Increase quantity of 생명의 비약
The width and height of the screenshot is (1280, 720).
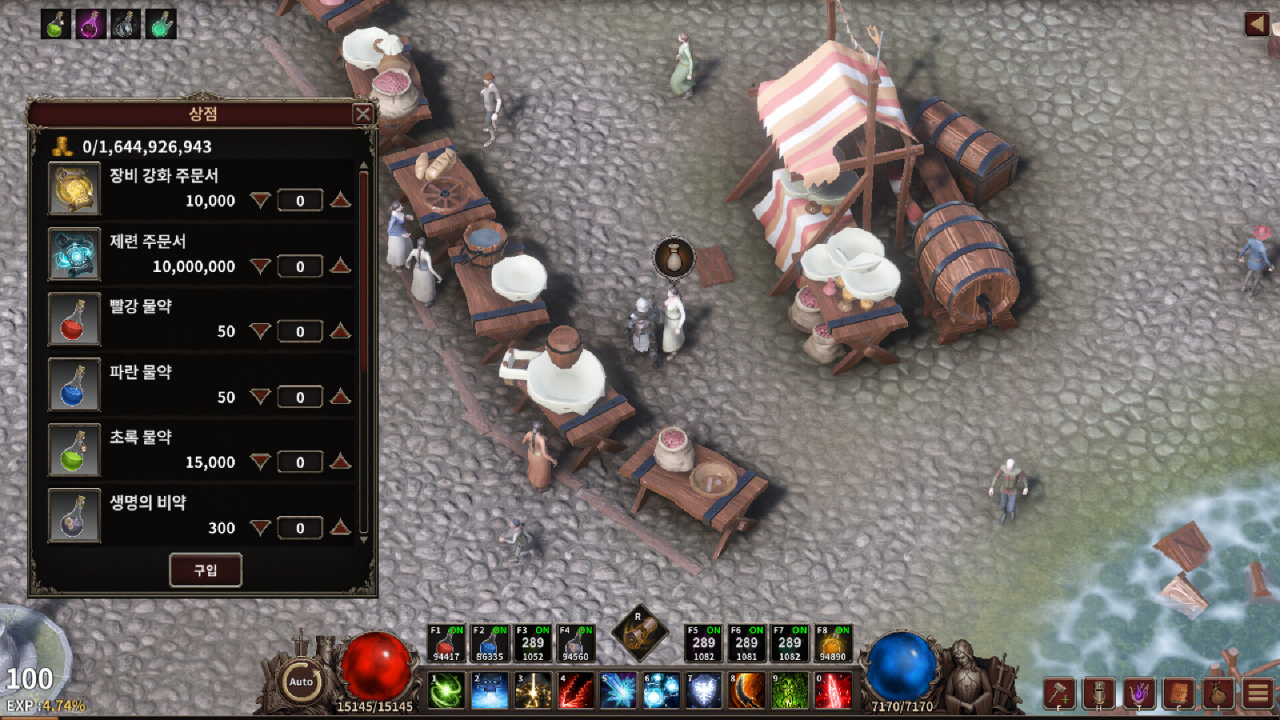pyautogui.click(x=340, y=527)
